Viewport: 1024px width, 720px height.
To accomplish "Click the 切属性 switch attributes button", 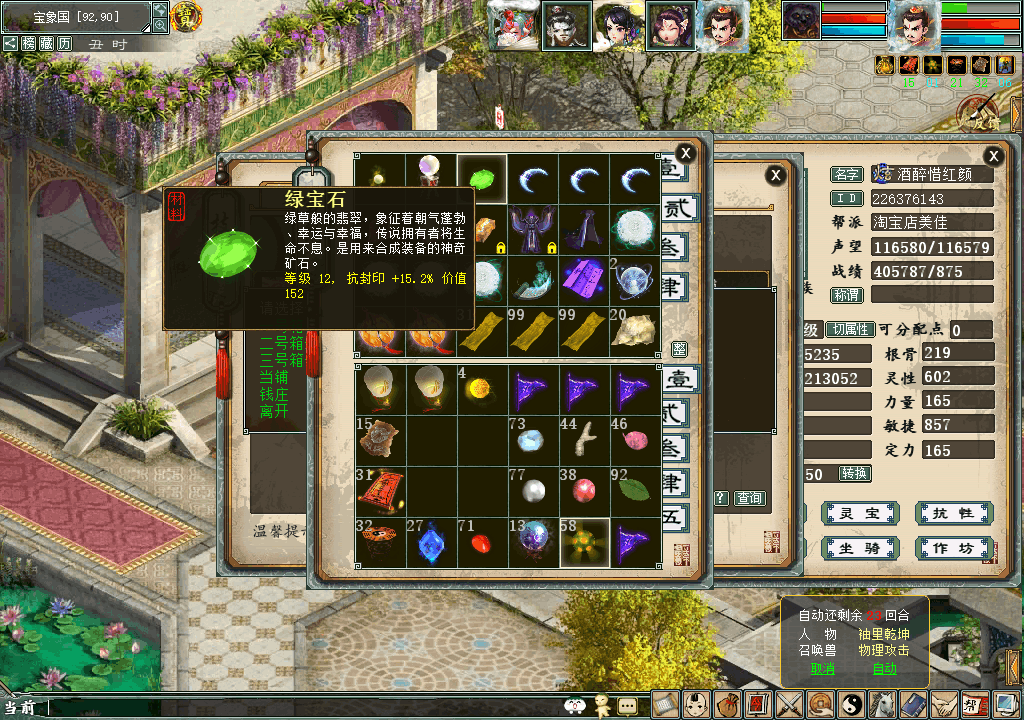I will click(849, 330).
